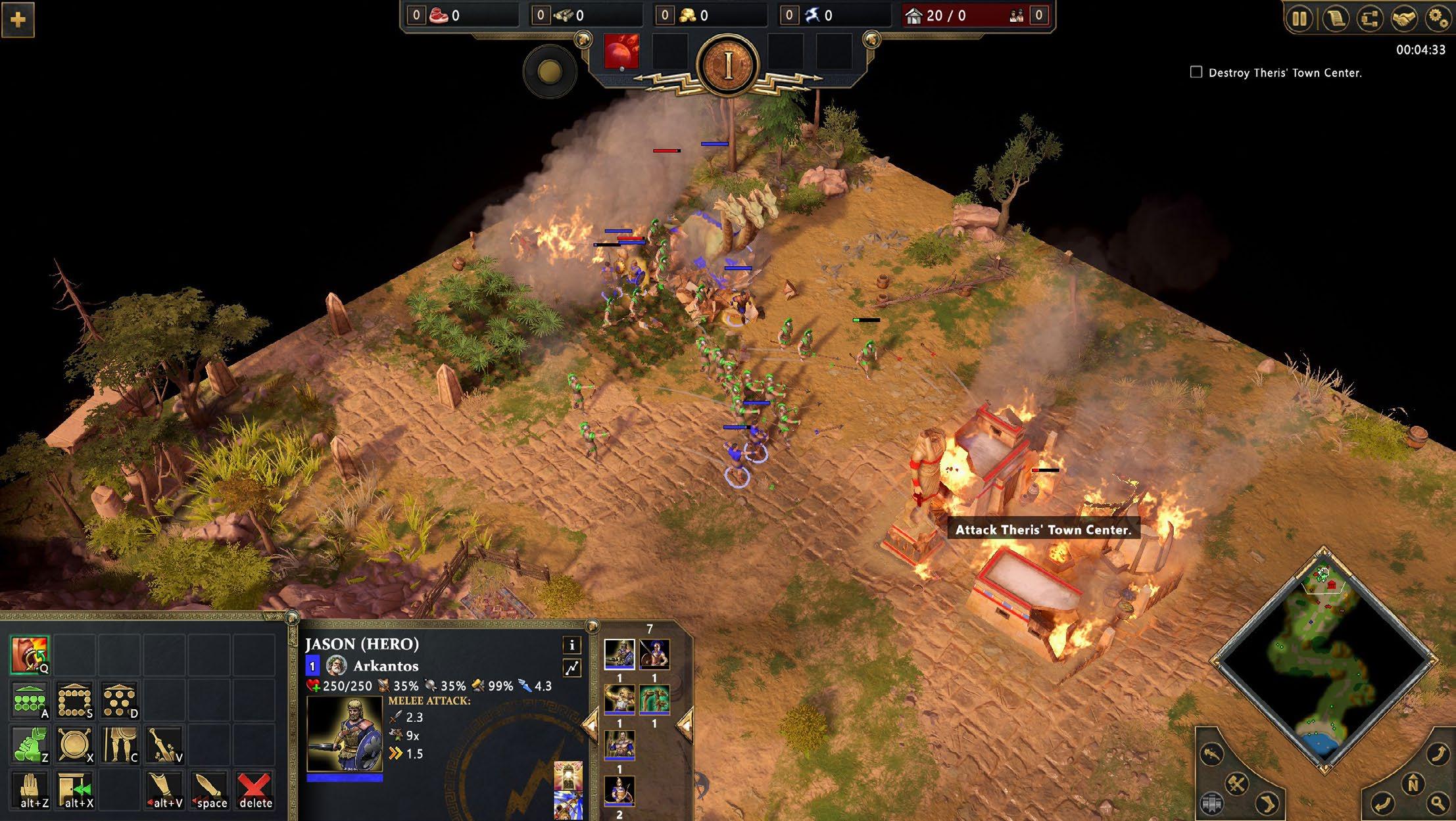Select the green hydra unit portrait
Viewport: 1456px width, 821px height.
click(654, 699)
